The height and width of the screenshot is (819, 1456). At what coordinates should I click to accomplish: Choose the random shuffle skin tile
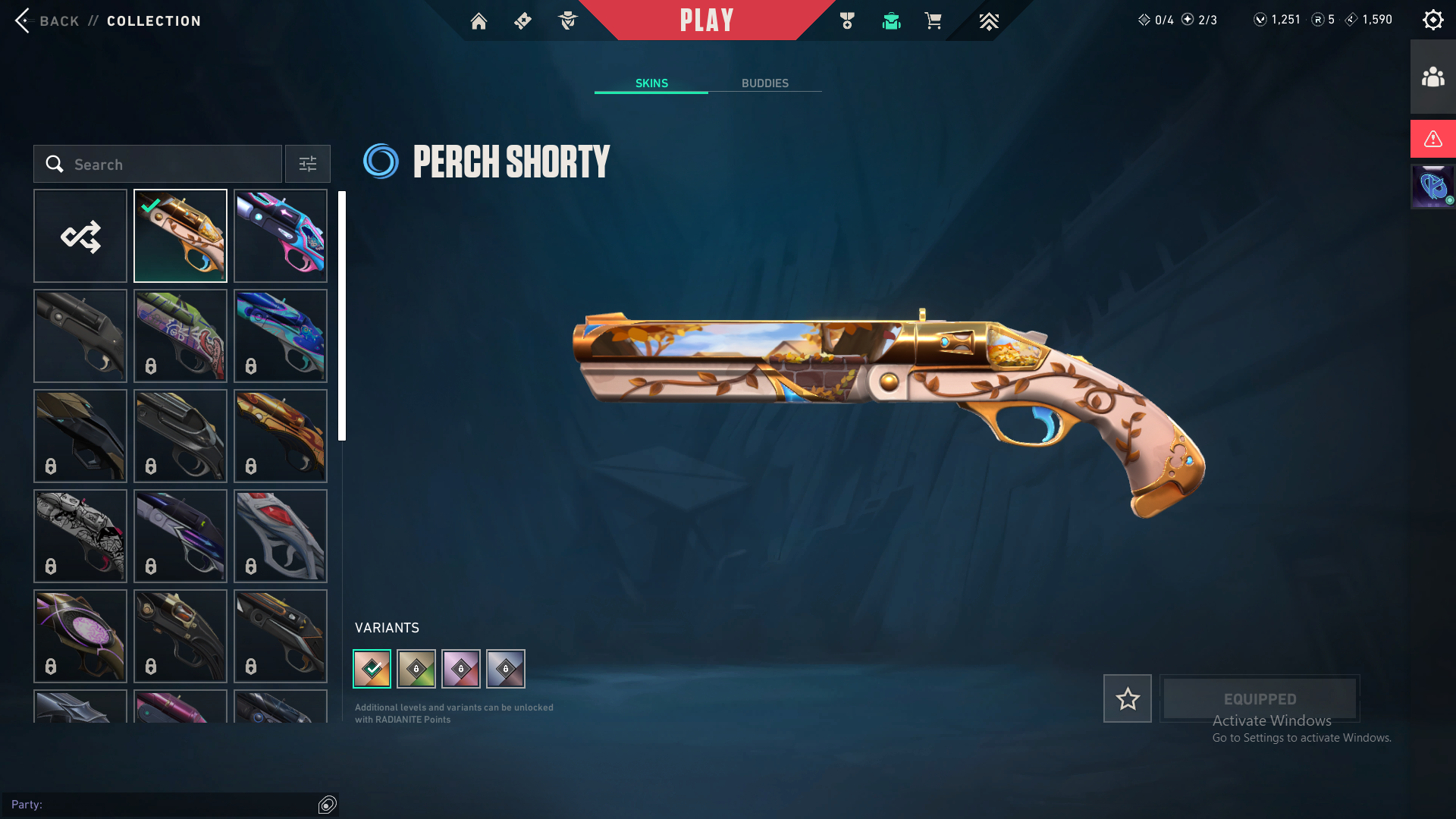point(80,236)
